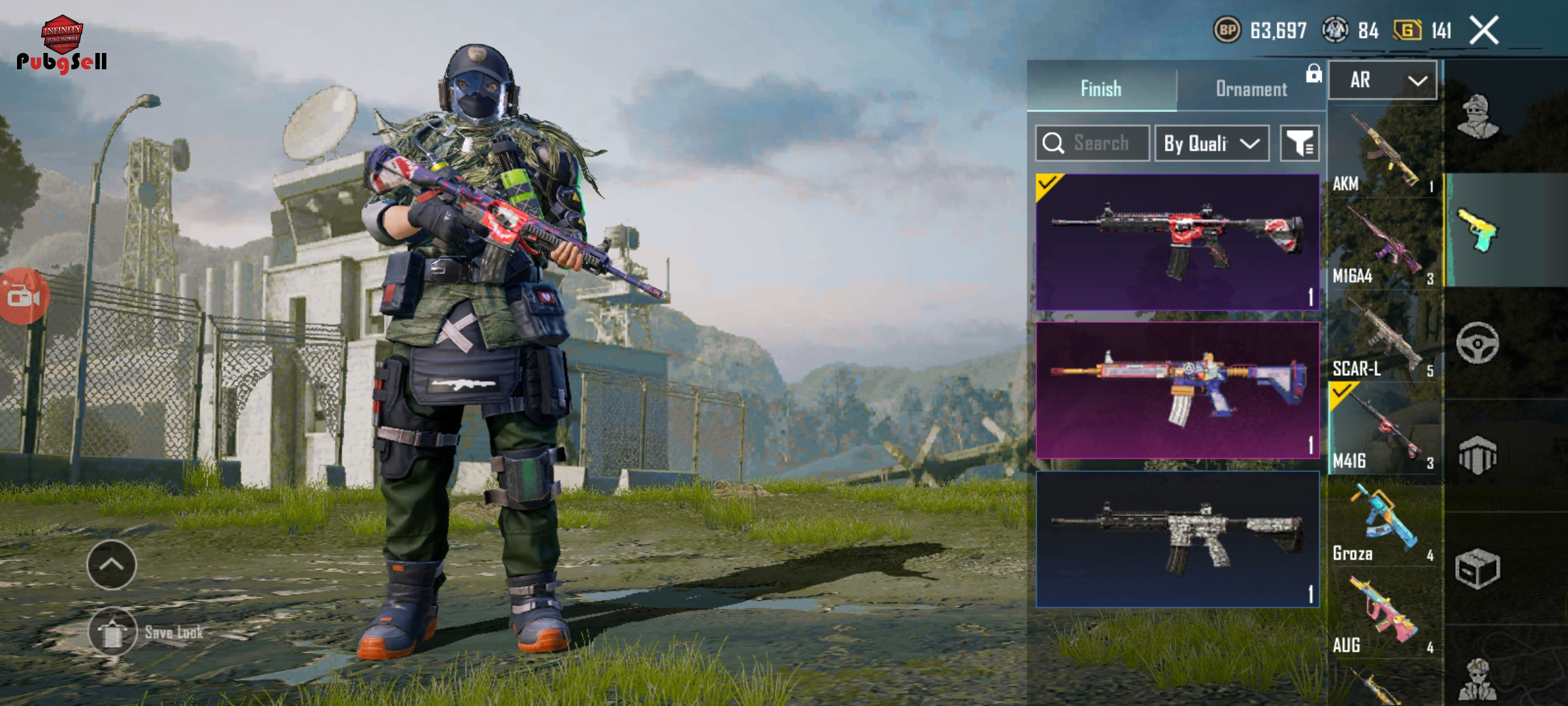Open the Ornament tab
This screenshot has height=706, width=1568.
(1251, 88)
